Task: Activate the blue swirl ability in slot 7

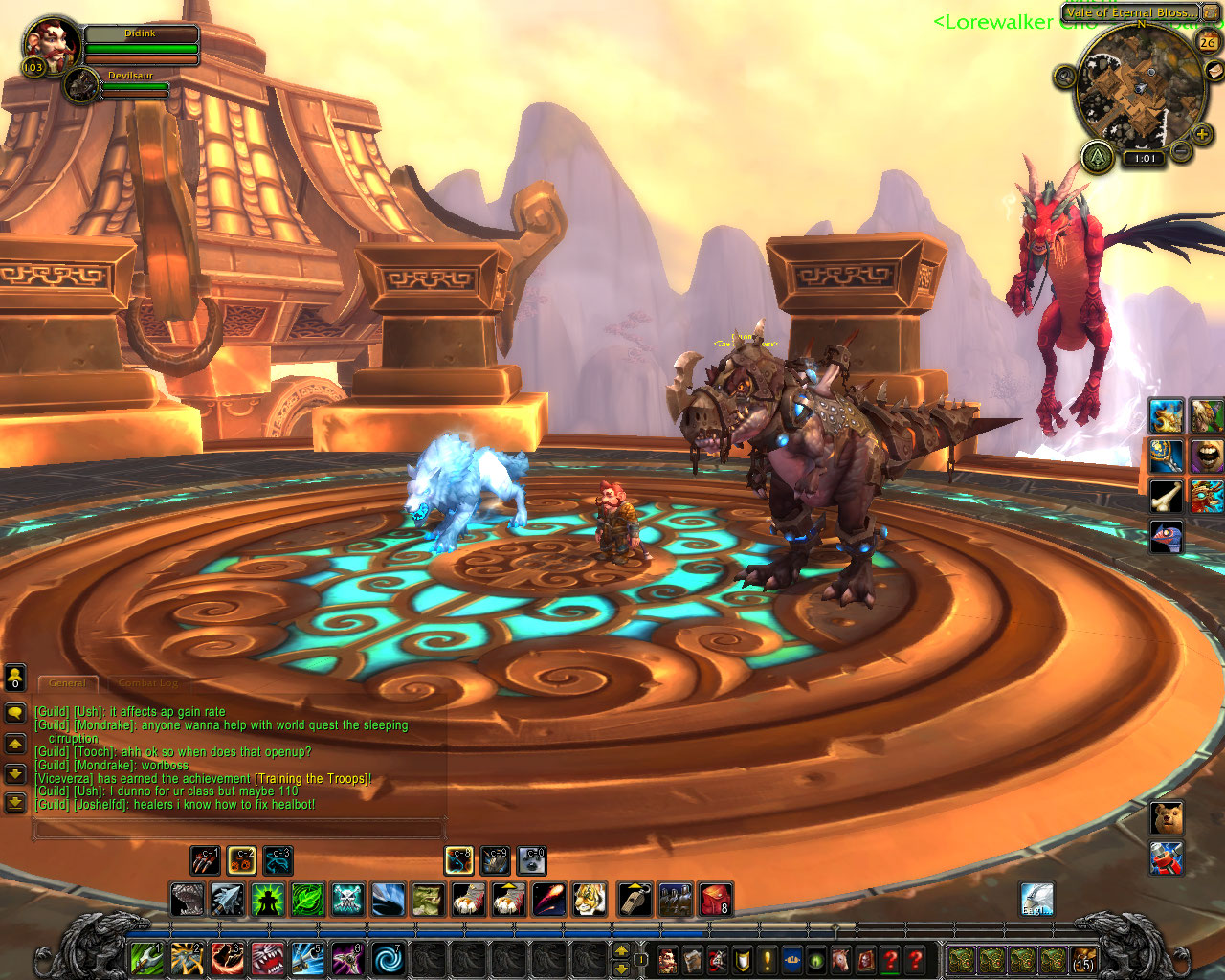Action: (388, 958)
